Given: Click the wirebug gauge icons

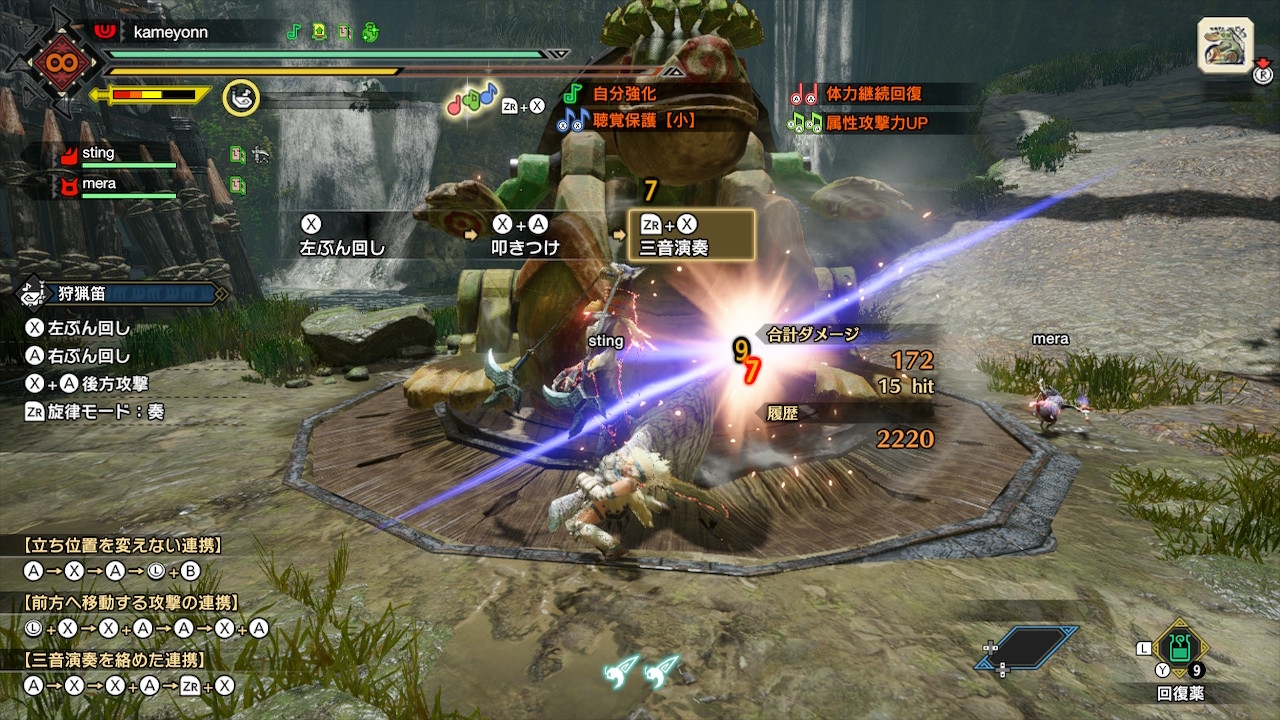Looking at the screenshot, I should tap(642, 670).
